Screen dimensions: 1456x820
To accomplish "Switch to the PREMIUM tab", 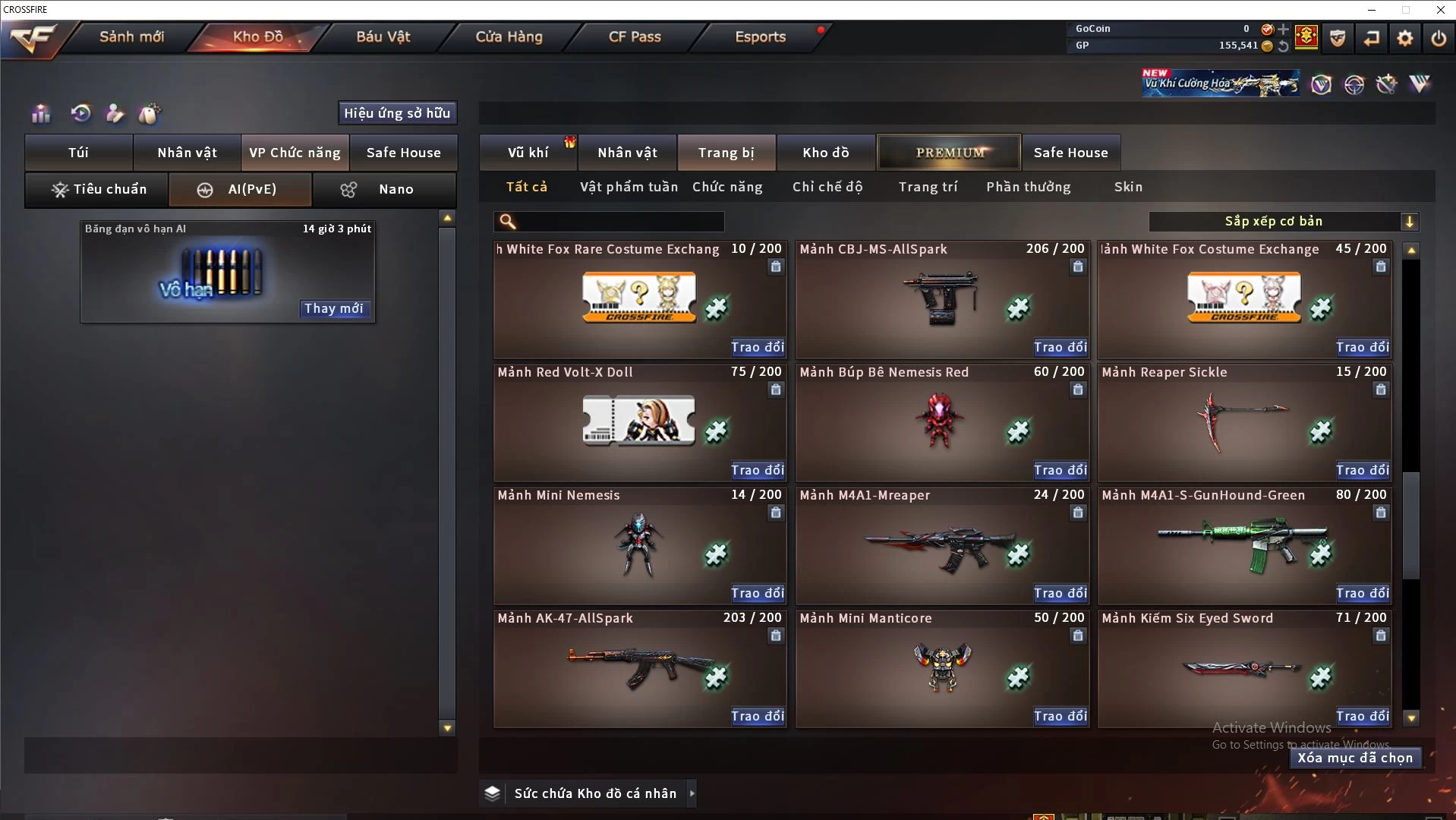I will (949, 153).
